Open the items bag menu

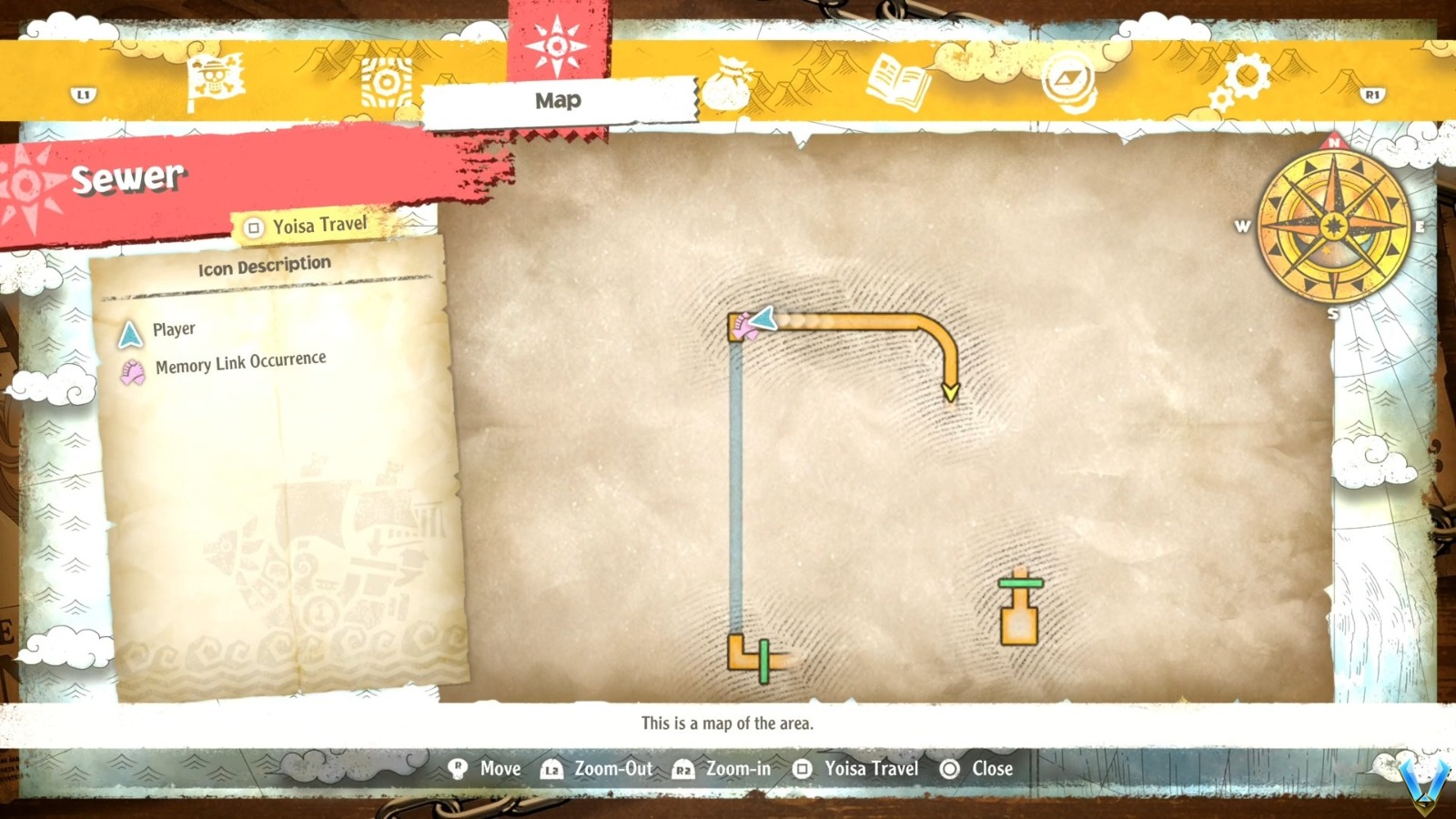pos(728,80)
